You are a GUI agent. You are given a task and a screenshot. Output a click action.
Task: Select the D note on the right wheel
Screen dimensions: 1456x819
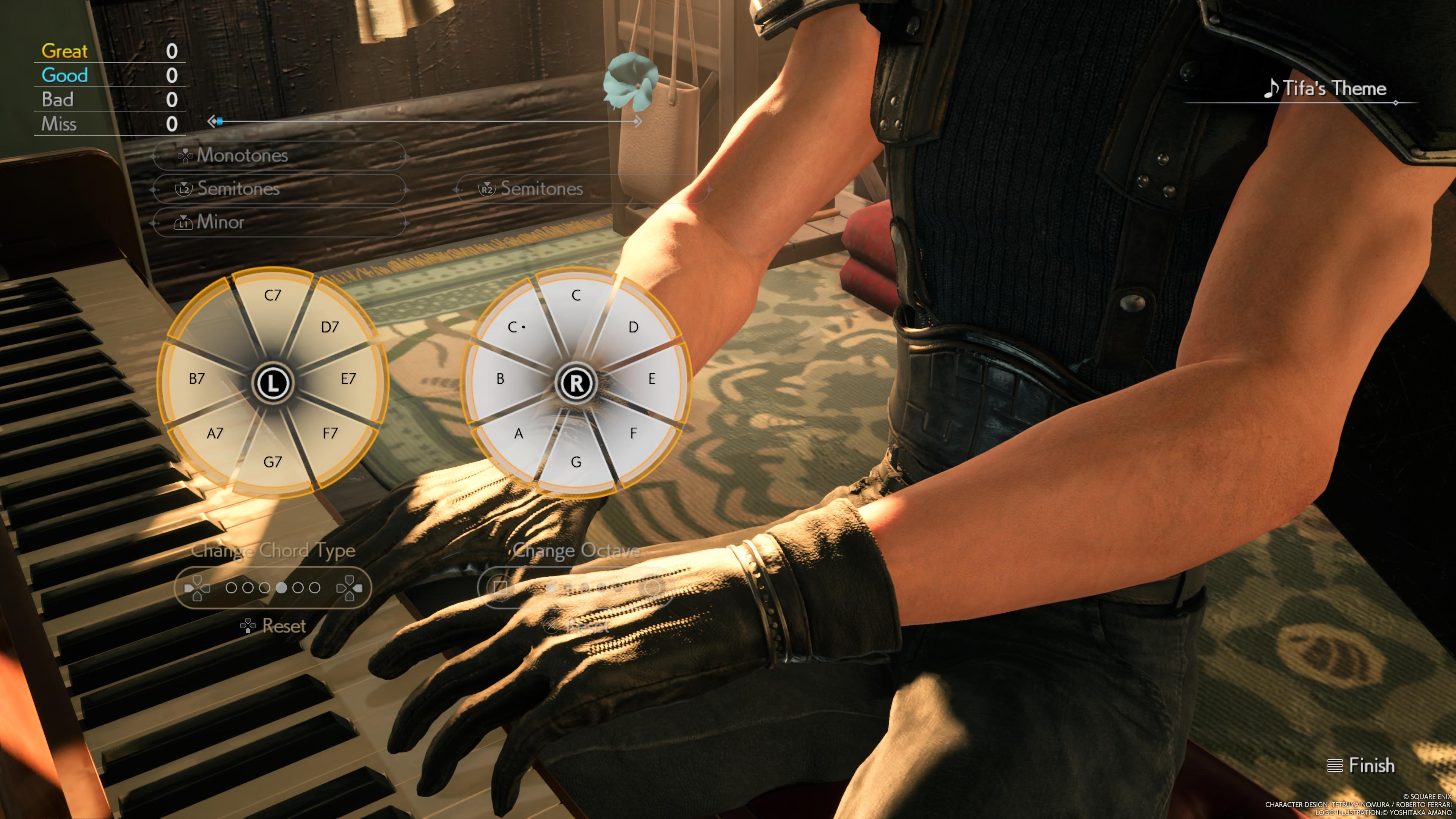click(633, 327)
